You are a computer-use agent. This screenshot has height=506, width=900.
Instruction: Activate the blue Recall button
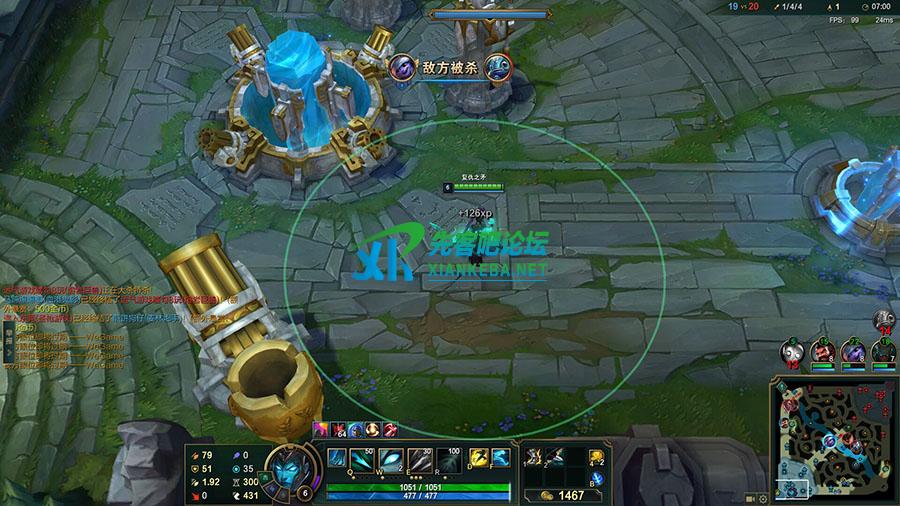[x=598, y=477]
